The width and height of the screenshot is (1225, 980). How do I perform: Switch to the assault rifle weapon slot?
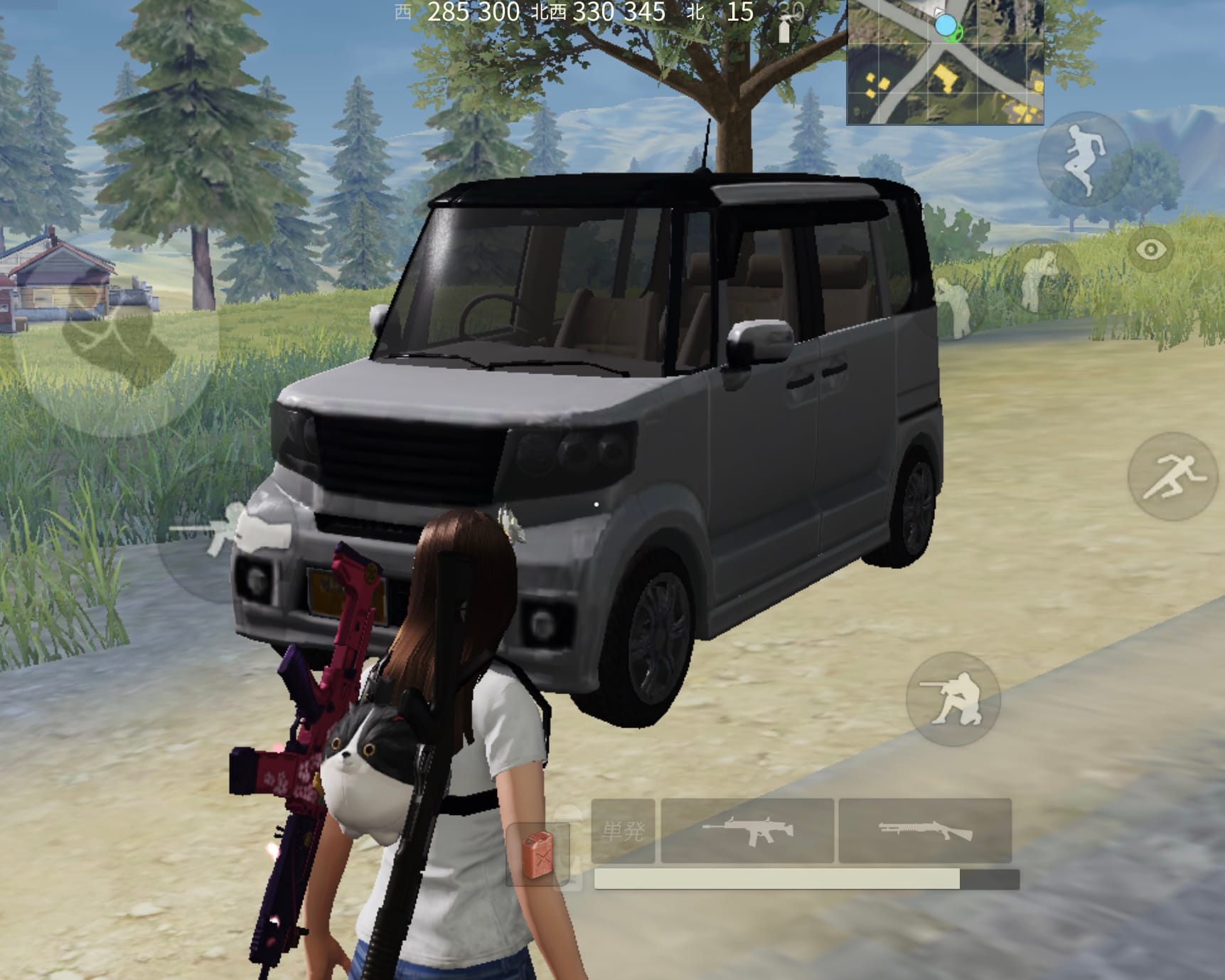[x=747, y=829]
